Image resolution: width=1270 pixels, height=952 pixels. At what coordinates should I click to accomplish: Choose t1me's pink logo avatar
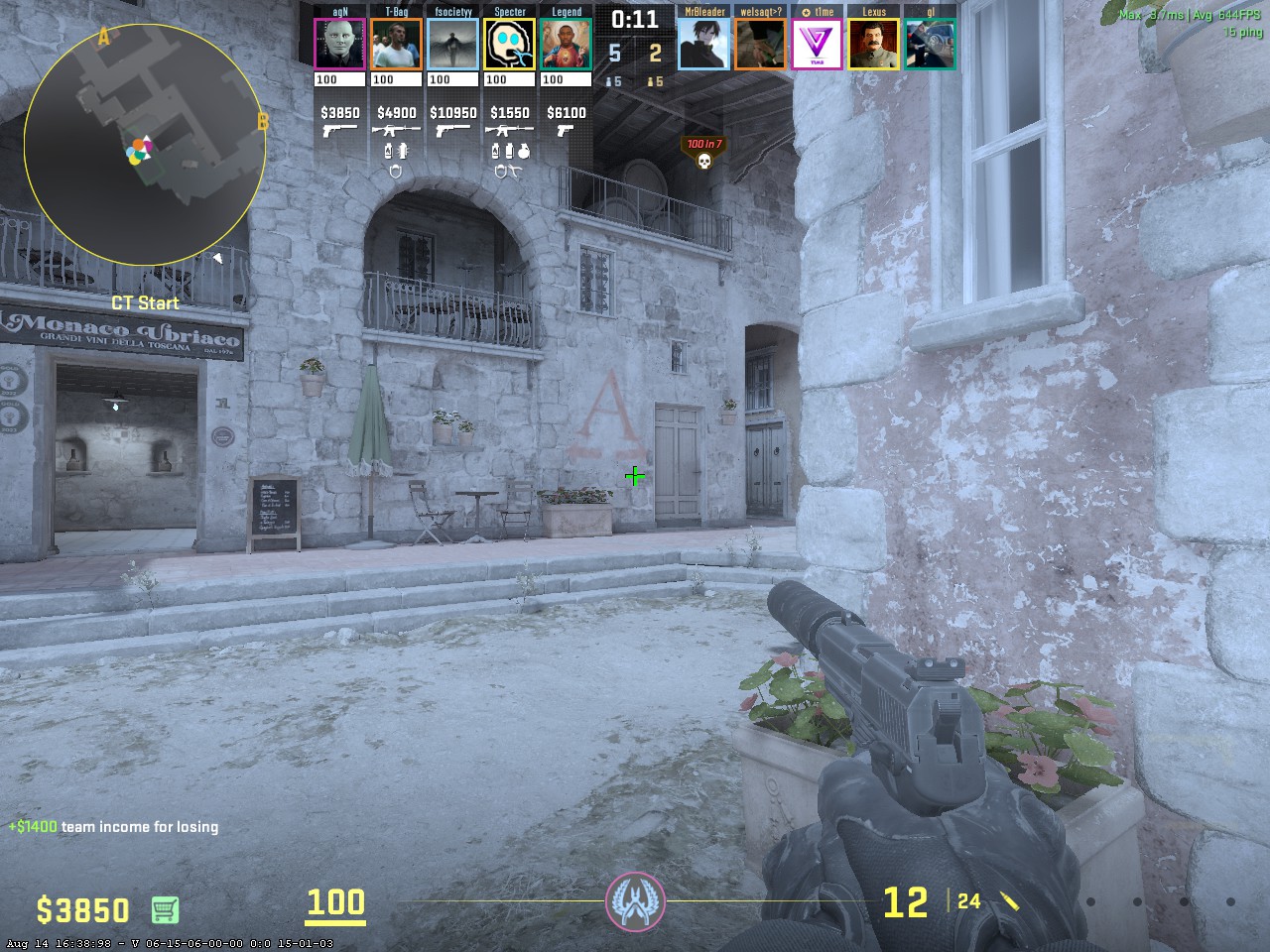818,45
